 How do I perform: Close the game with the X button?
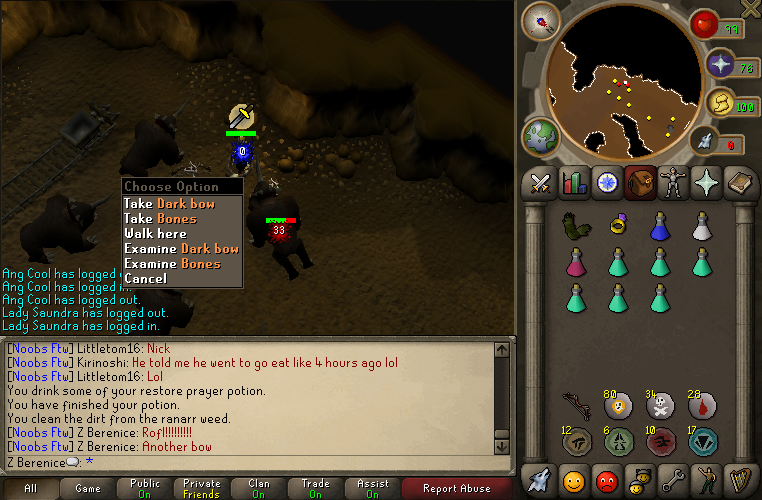pos(750,8)
